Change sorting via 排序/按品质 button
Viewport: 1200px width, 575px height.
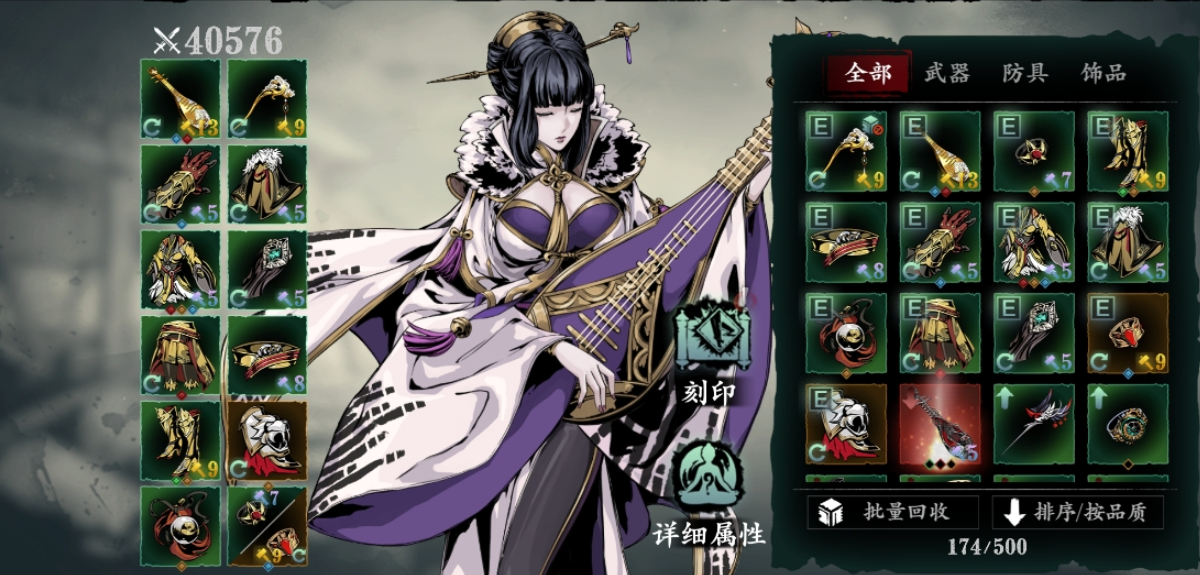click(1077, 512)
